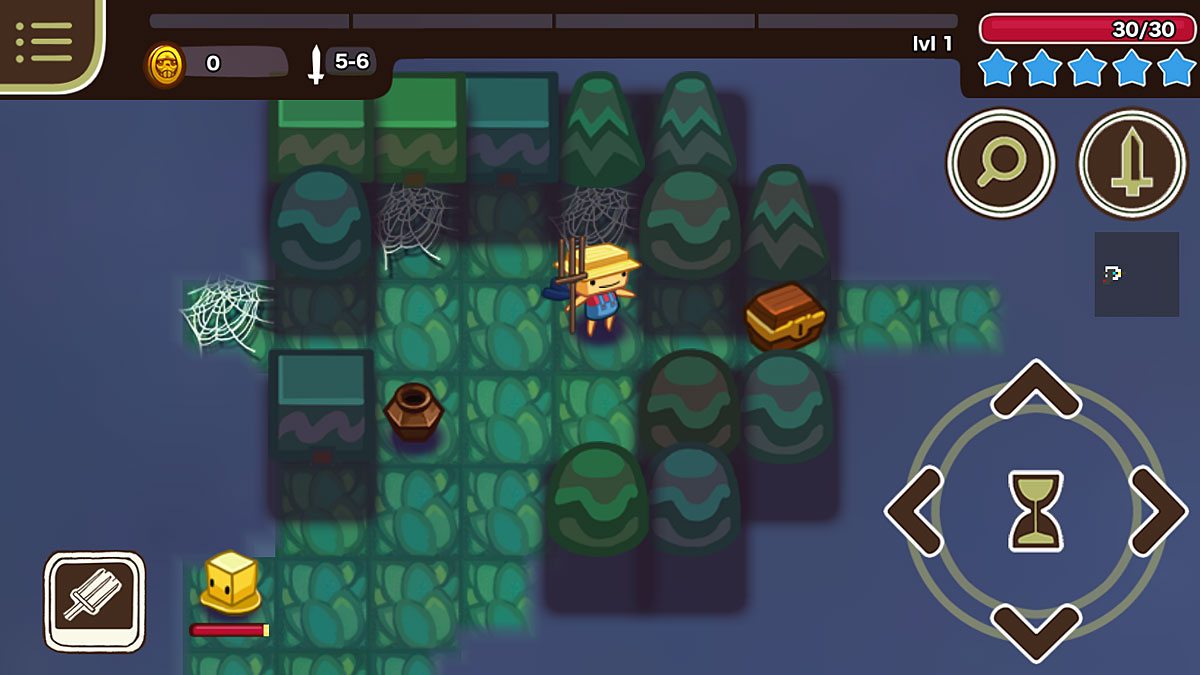Move right with the d-pad arrow
The image size is (1200, 675).
tap(1157, 511)
